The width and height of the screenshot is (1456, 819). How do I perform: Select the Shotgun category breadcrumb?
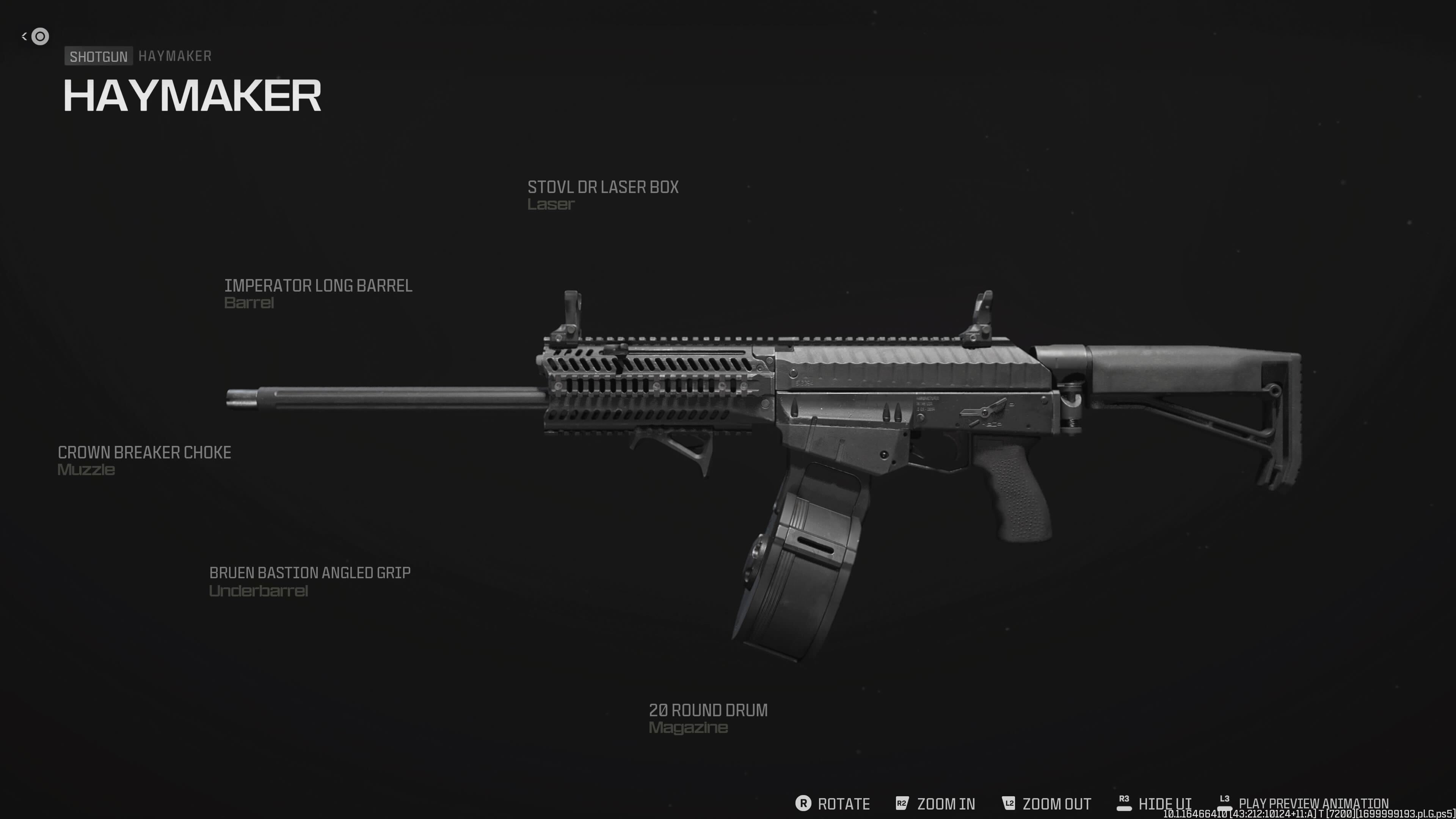[x=98, y=56]
